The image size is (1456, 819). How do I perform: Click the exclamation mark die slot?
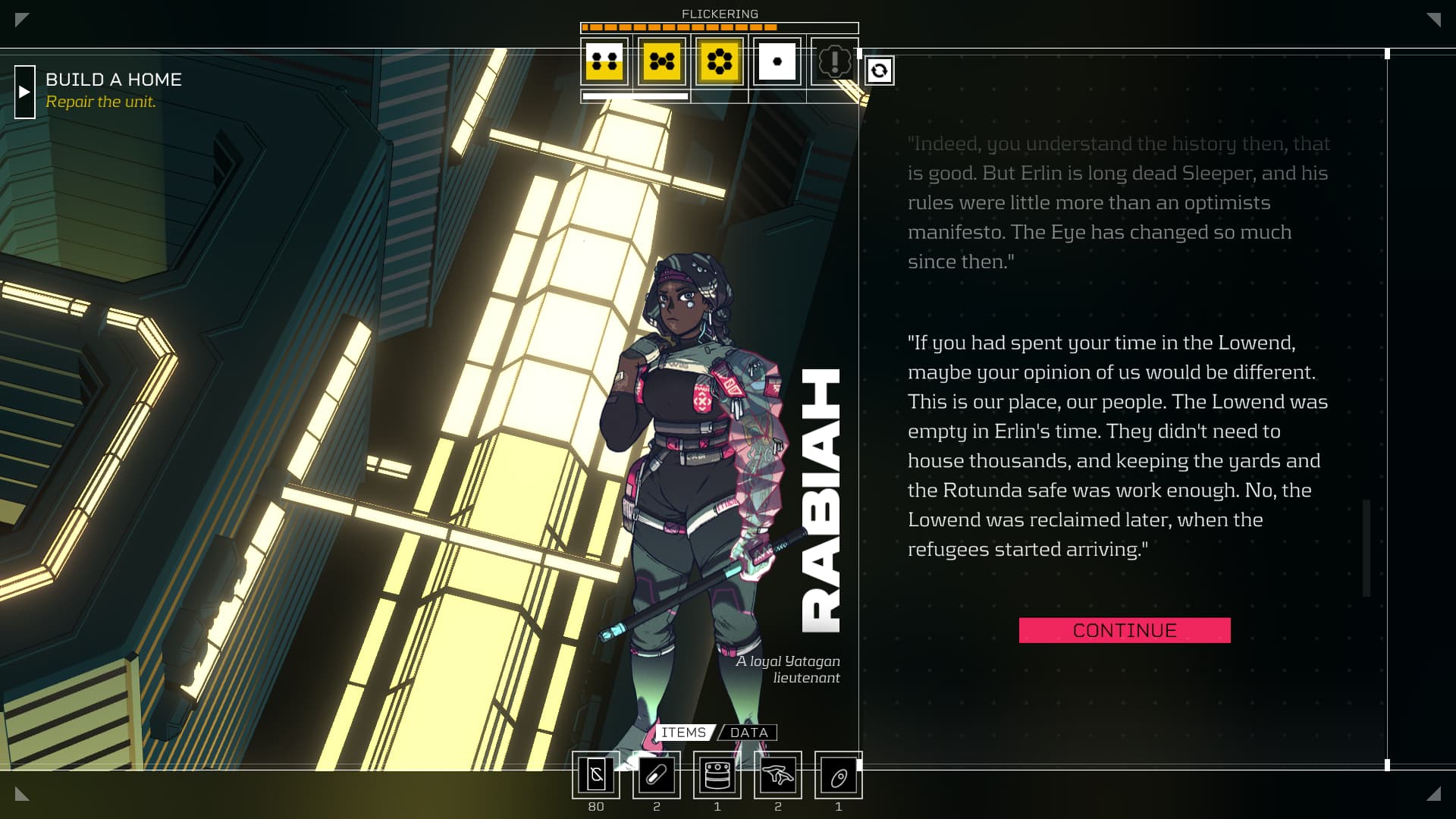[834, 61]
